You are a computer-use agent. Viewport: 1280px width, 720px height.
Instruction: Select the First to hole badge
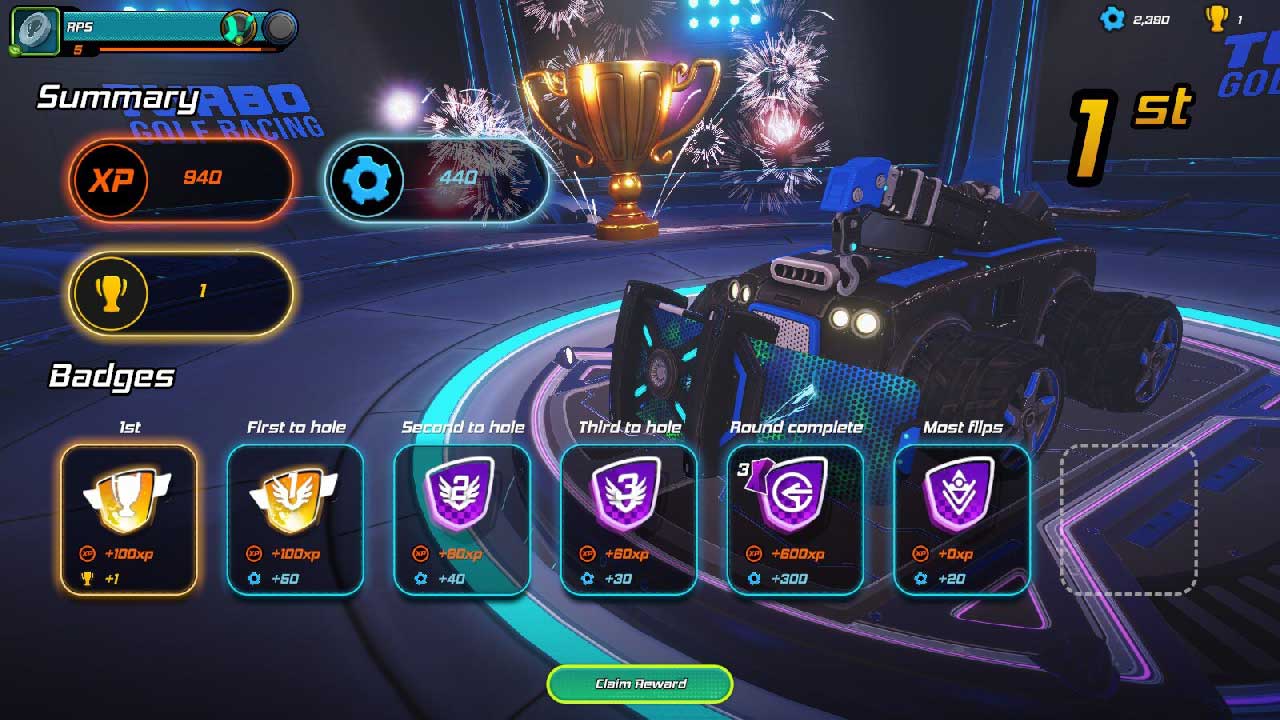(295, 519)
